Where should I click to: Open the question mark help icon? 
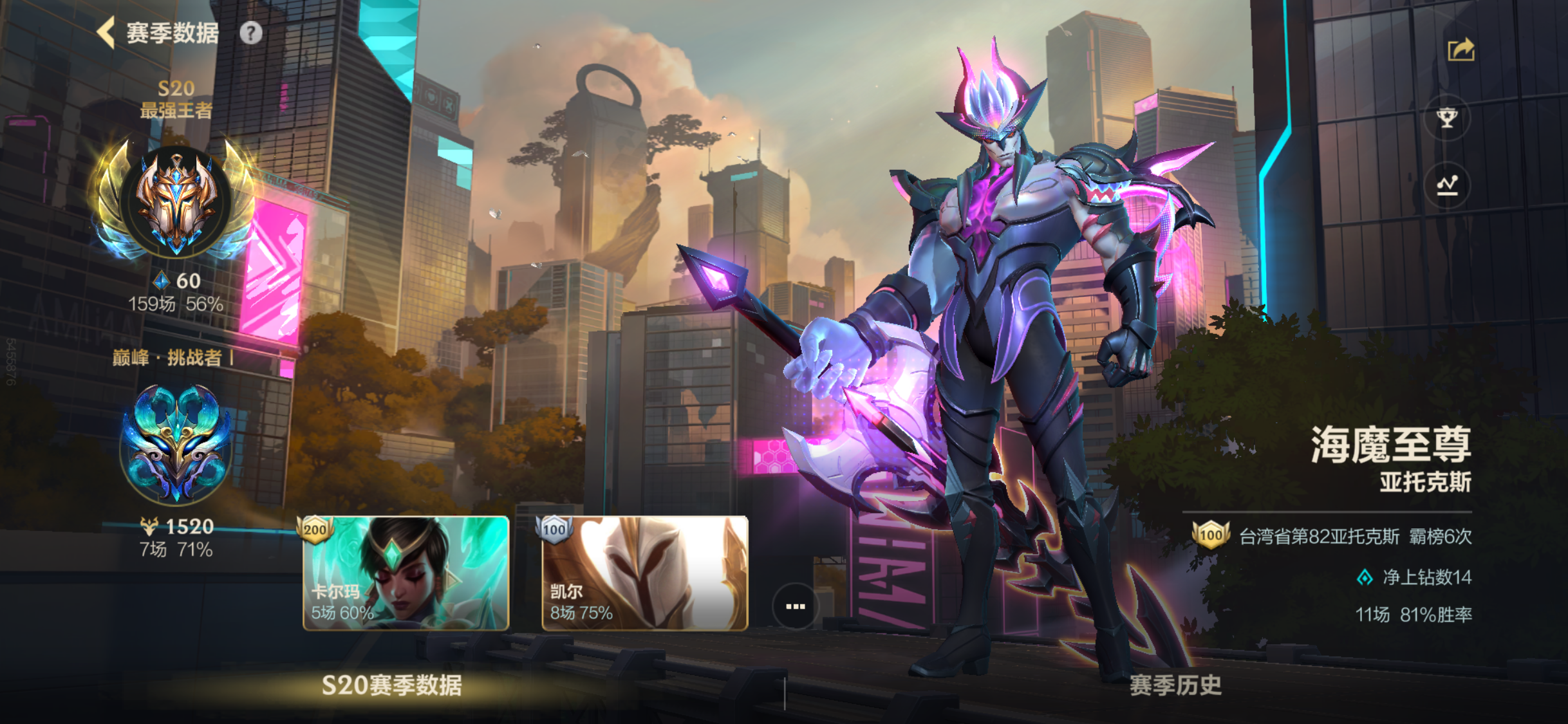[251, 33]
